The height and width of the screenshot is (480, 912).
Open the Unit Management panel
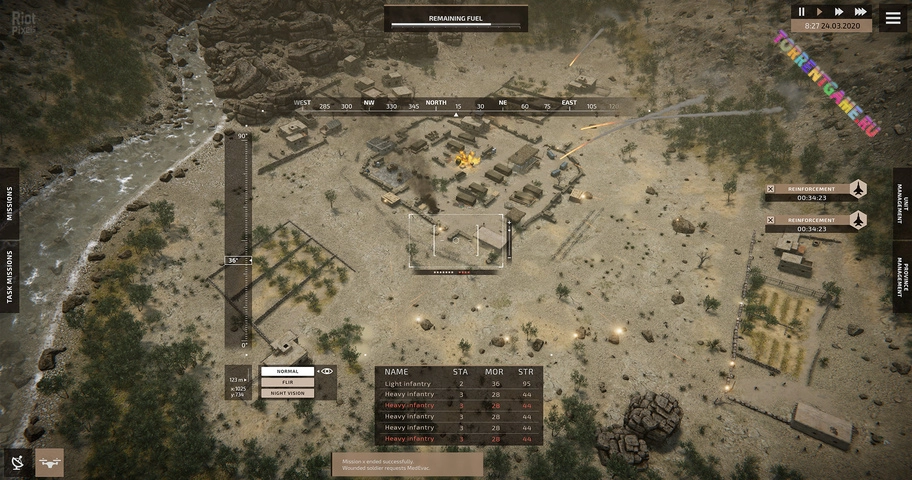coord(902,203)
